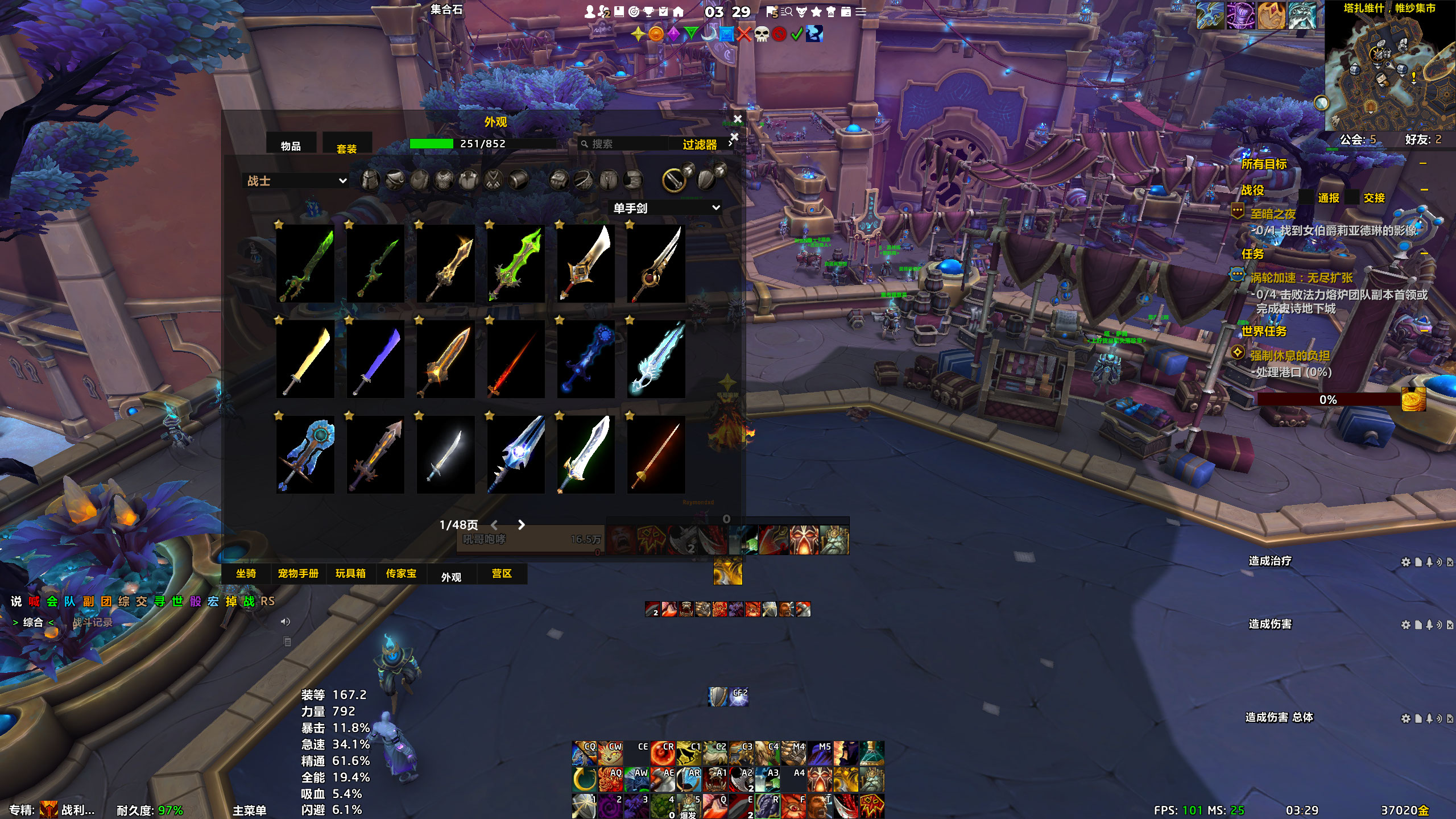The width and height of the screenshot is (1456, 819).
Task: Select the skull raid target marker
Action: (762, 34)
